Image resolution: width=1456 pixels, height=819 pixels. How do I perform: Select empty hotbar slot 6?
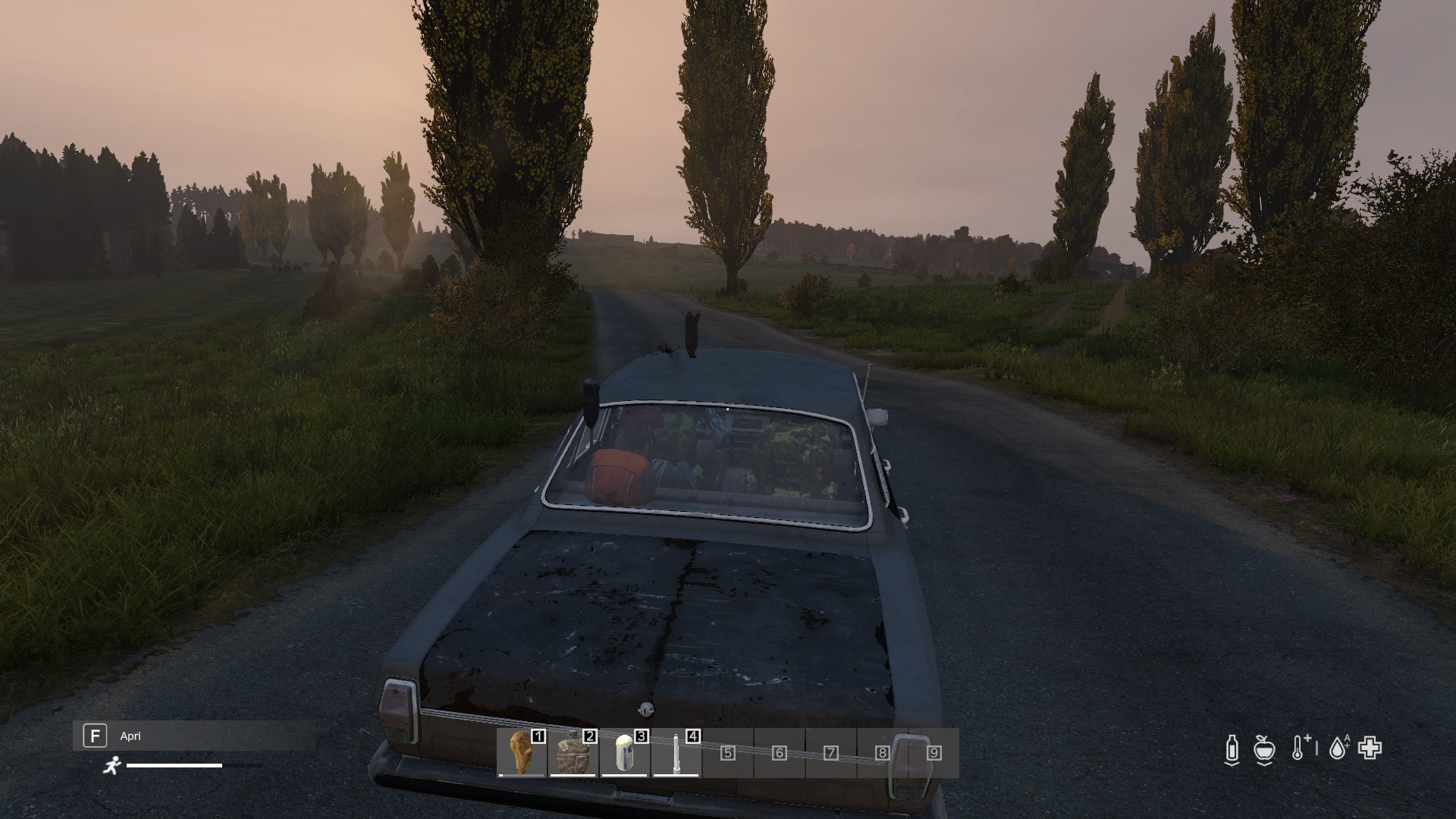pyautogui.click(x=780, y=753)
